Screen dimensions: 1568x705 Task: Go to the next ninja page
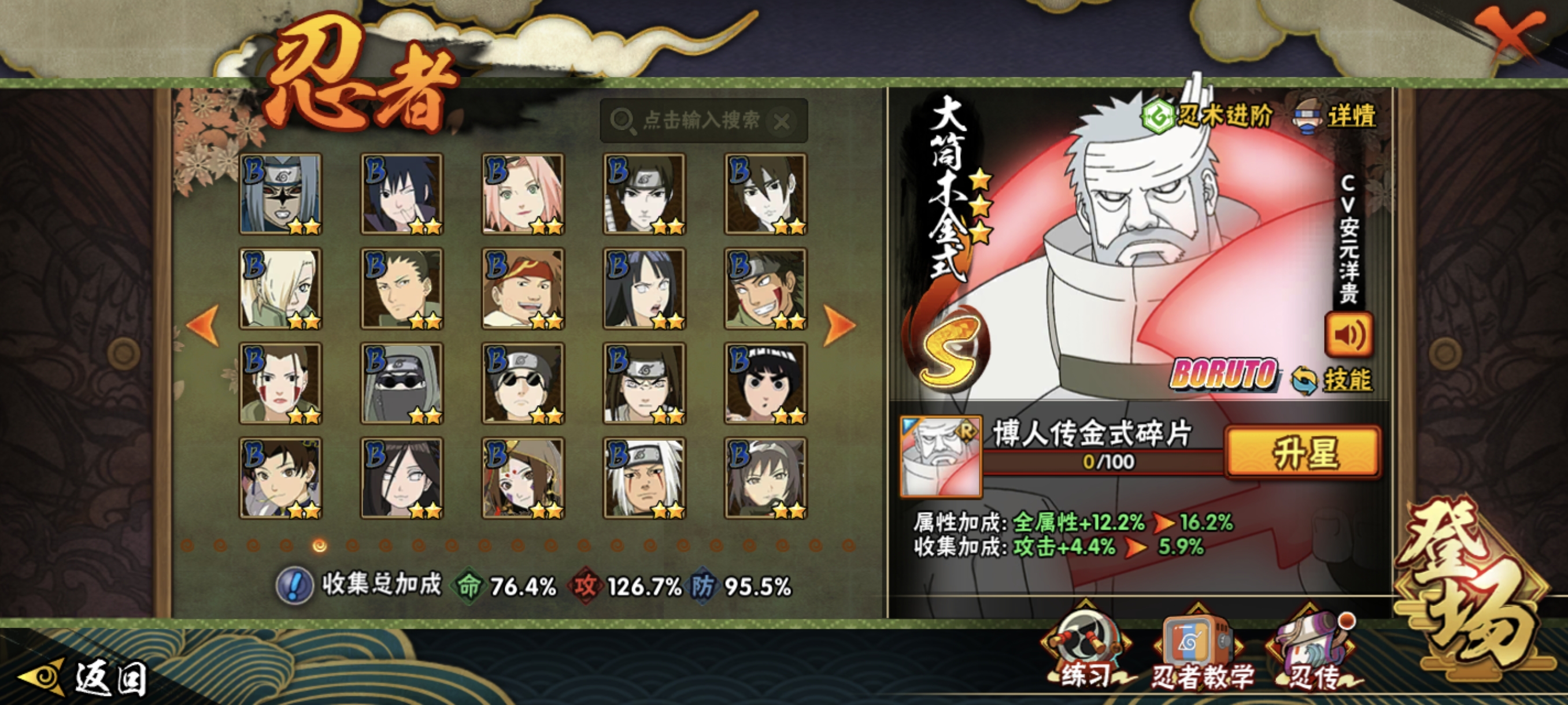(x=839, y=325)
